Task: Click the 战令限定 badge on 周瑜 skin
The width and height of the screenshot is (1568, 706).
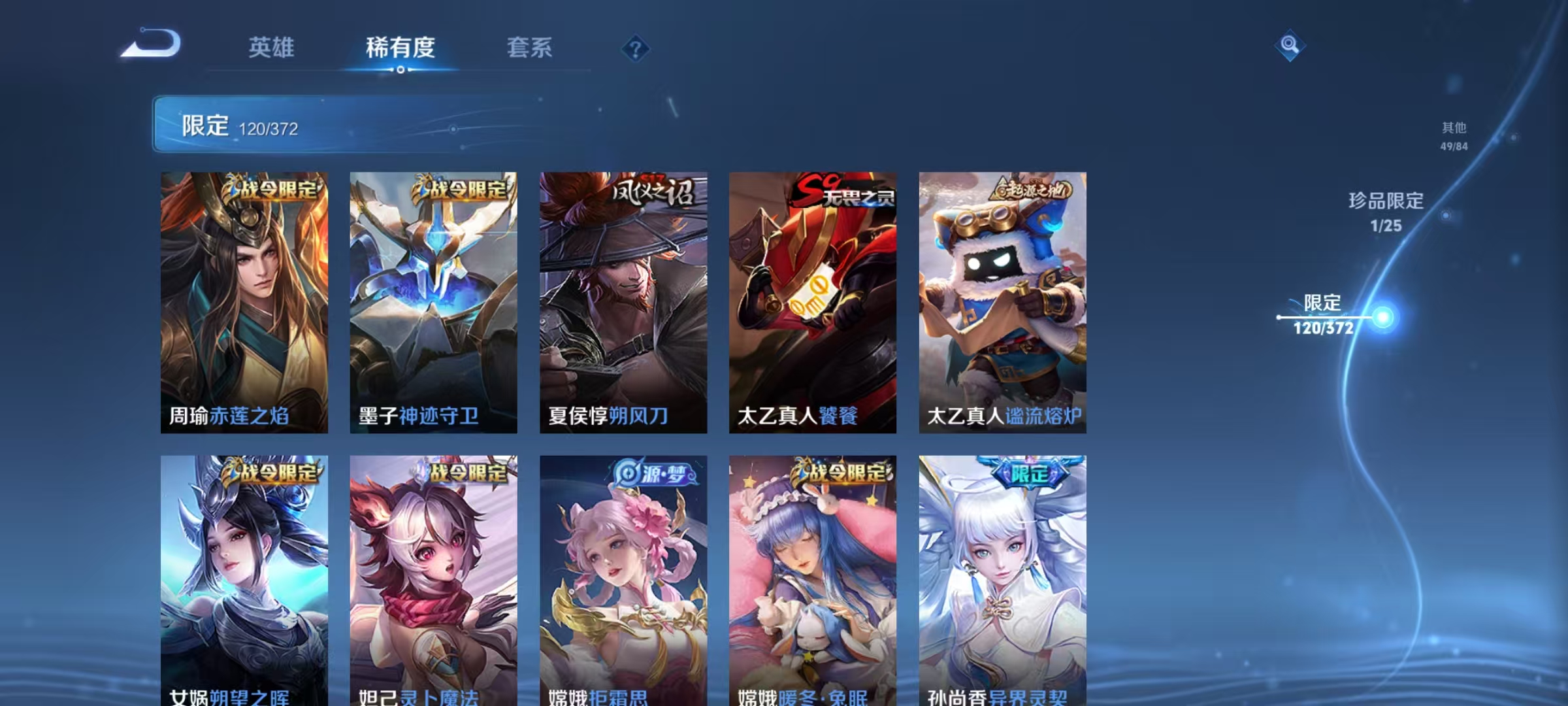Action: coord(275,189)
